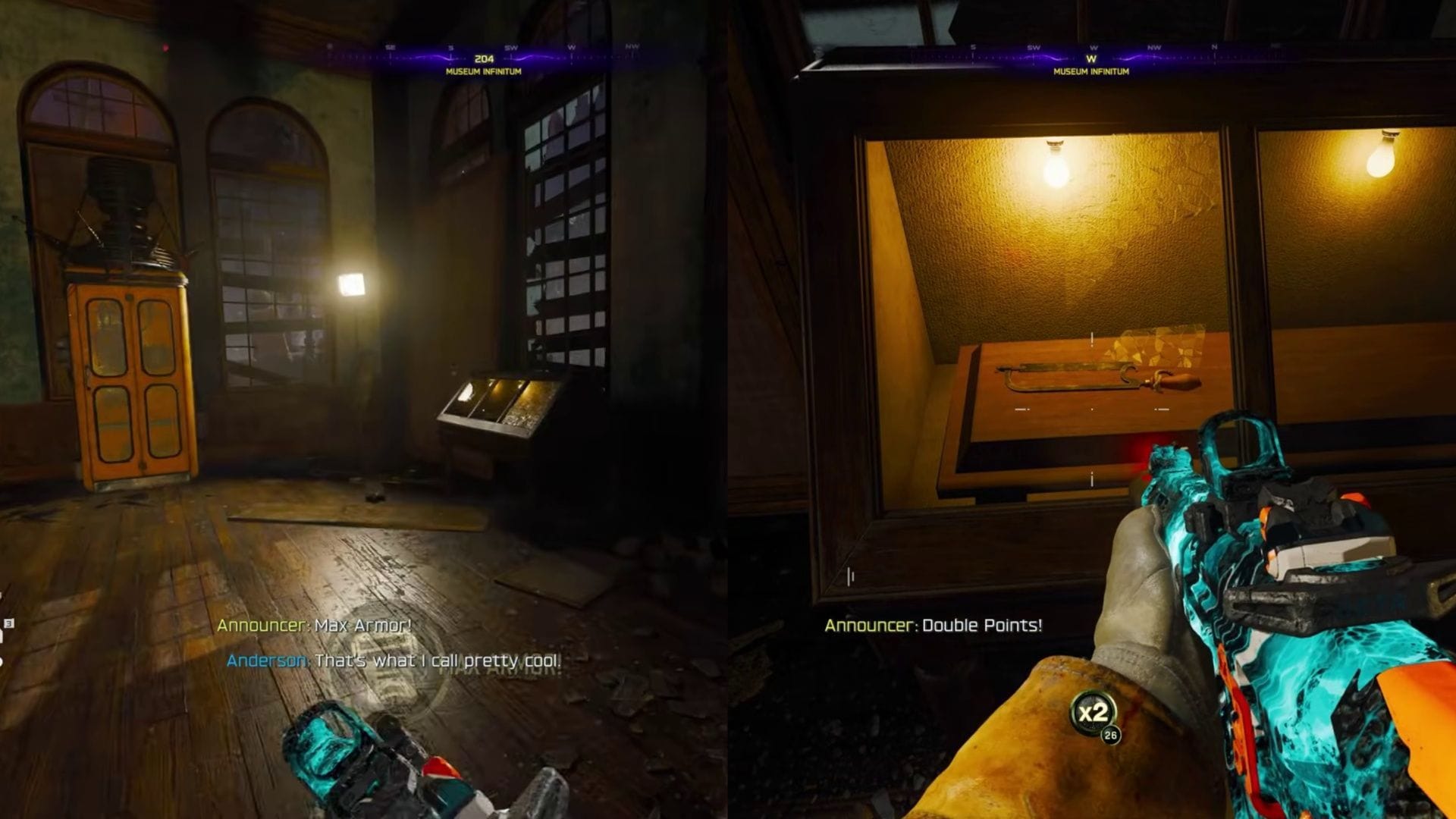Select the MUSEUM INFINITUM label on the left HUD

click(x=483, y=71)
